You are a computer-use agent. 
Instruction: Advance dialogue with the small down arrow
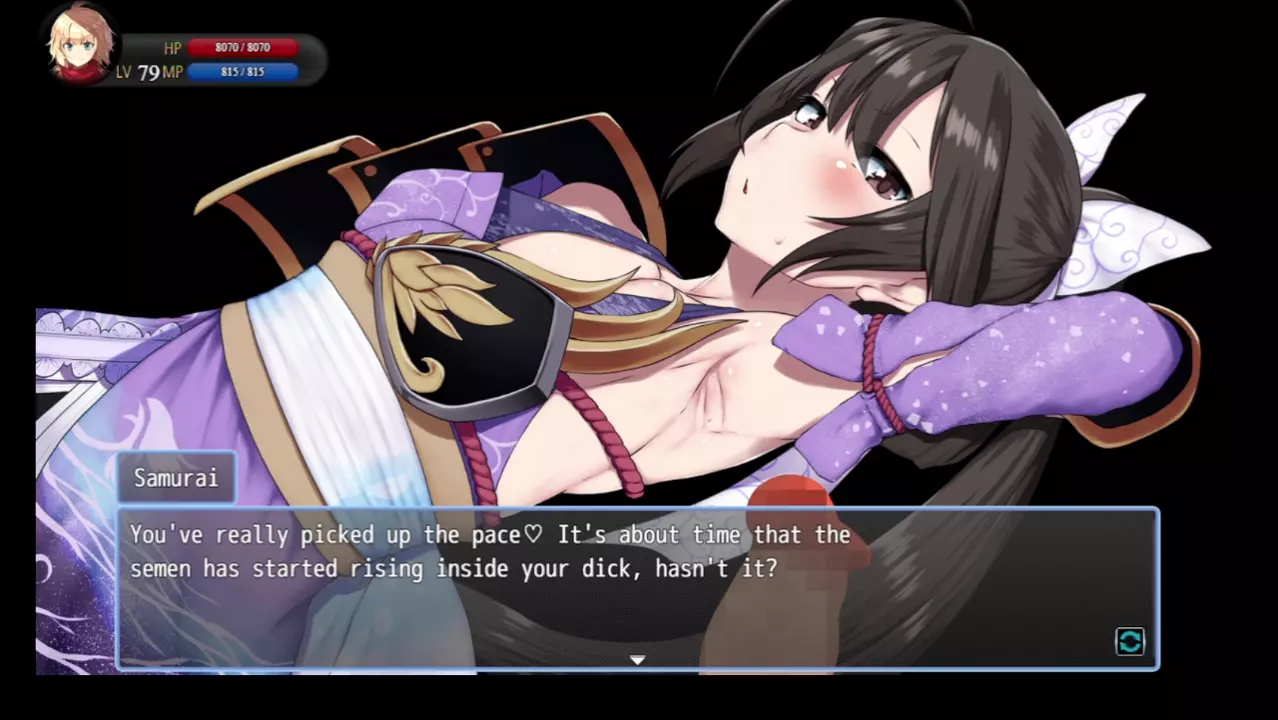point(637,660)
